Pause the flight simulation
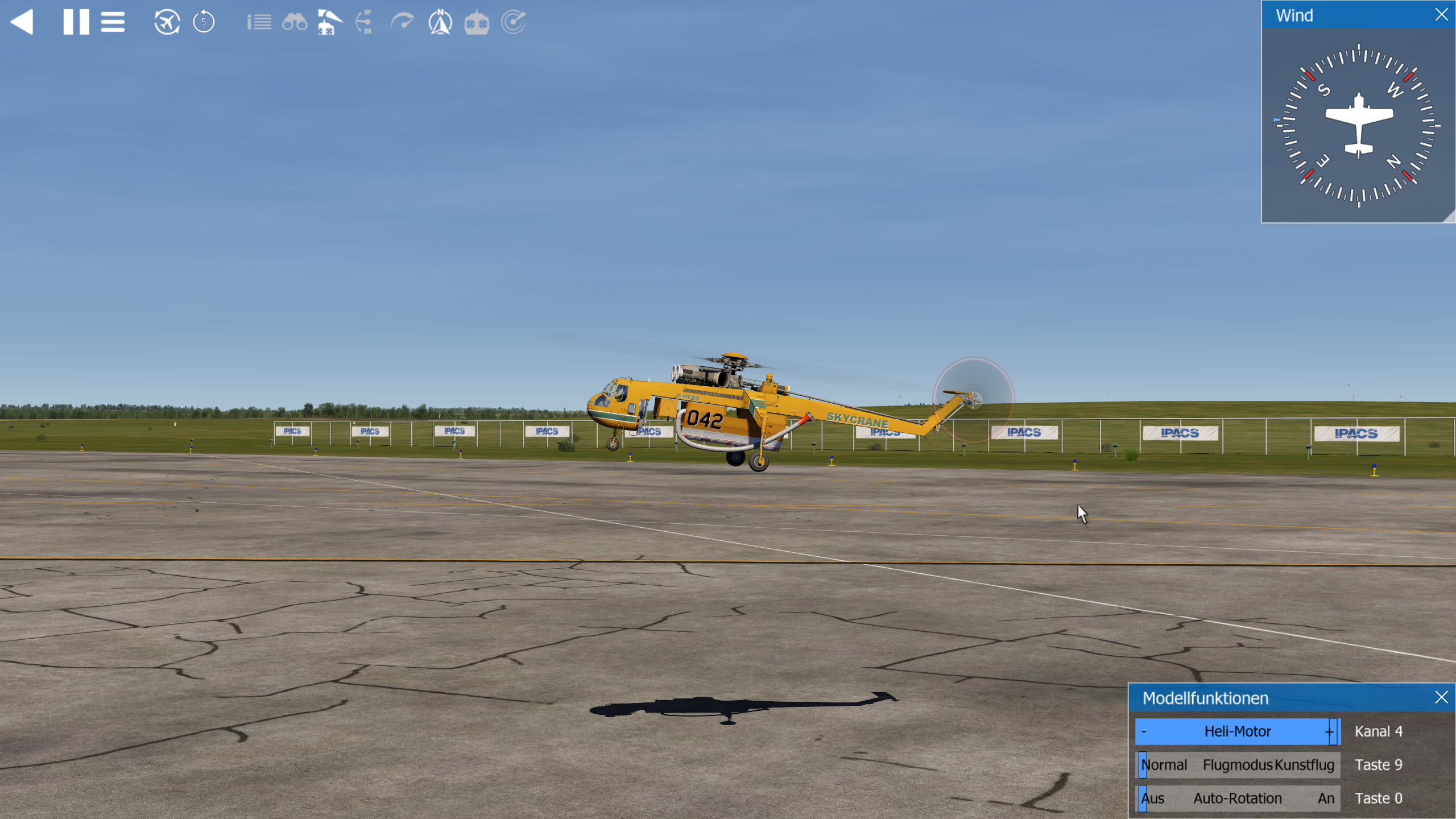 (76, 22)
